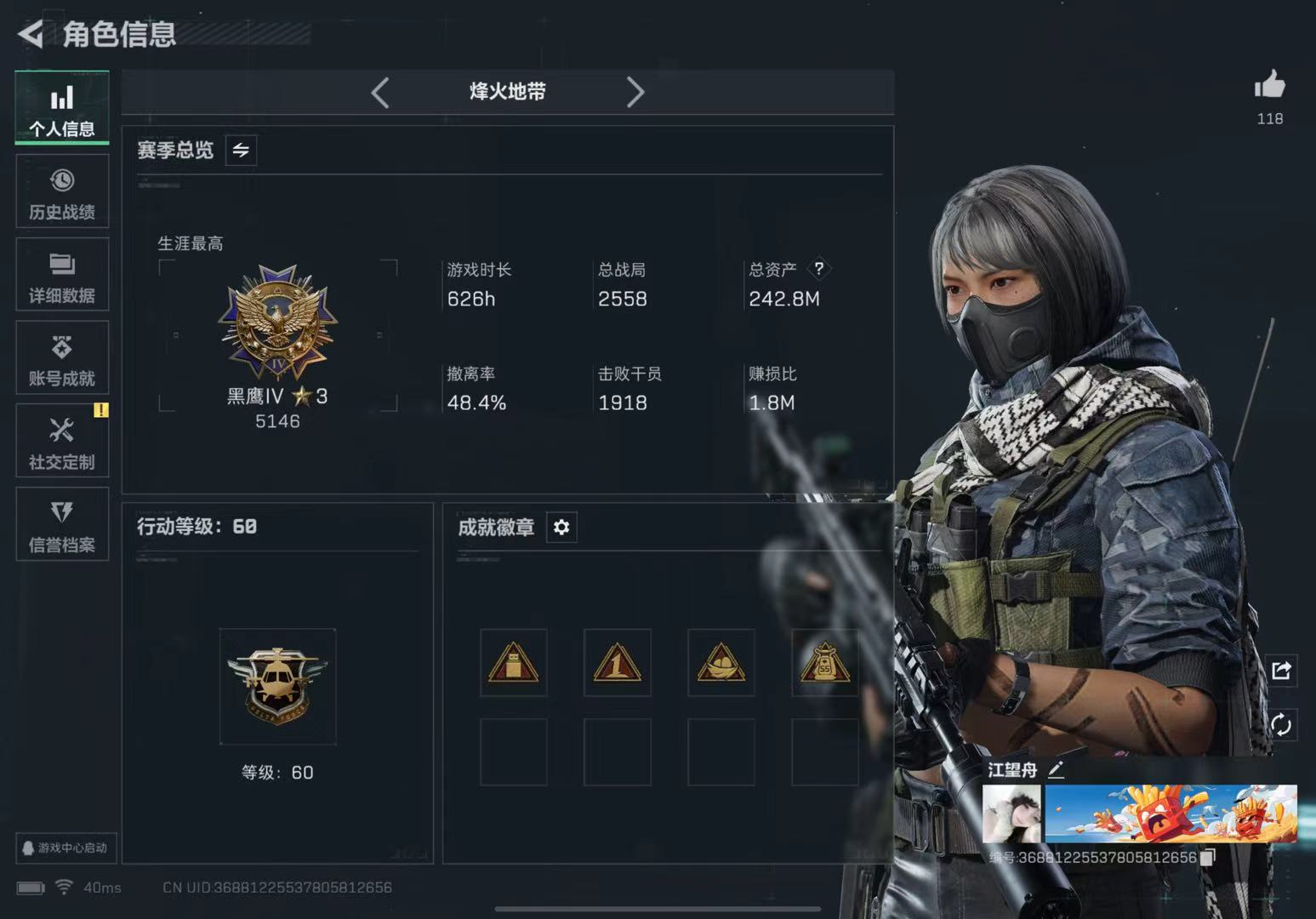
Task: Click the season compare icon beside 赛季总览
Action: point(240,150)
